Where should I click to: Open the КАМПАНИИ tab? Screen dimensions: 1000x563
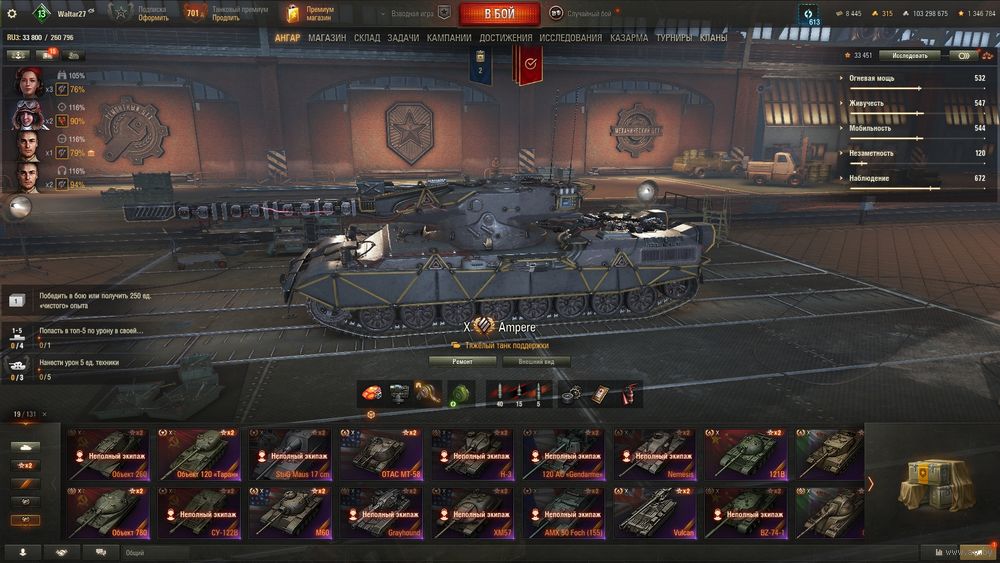(449, 38)
